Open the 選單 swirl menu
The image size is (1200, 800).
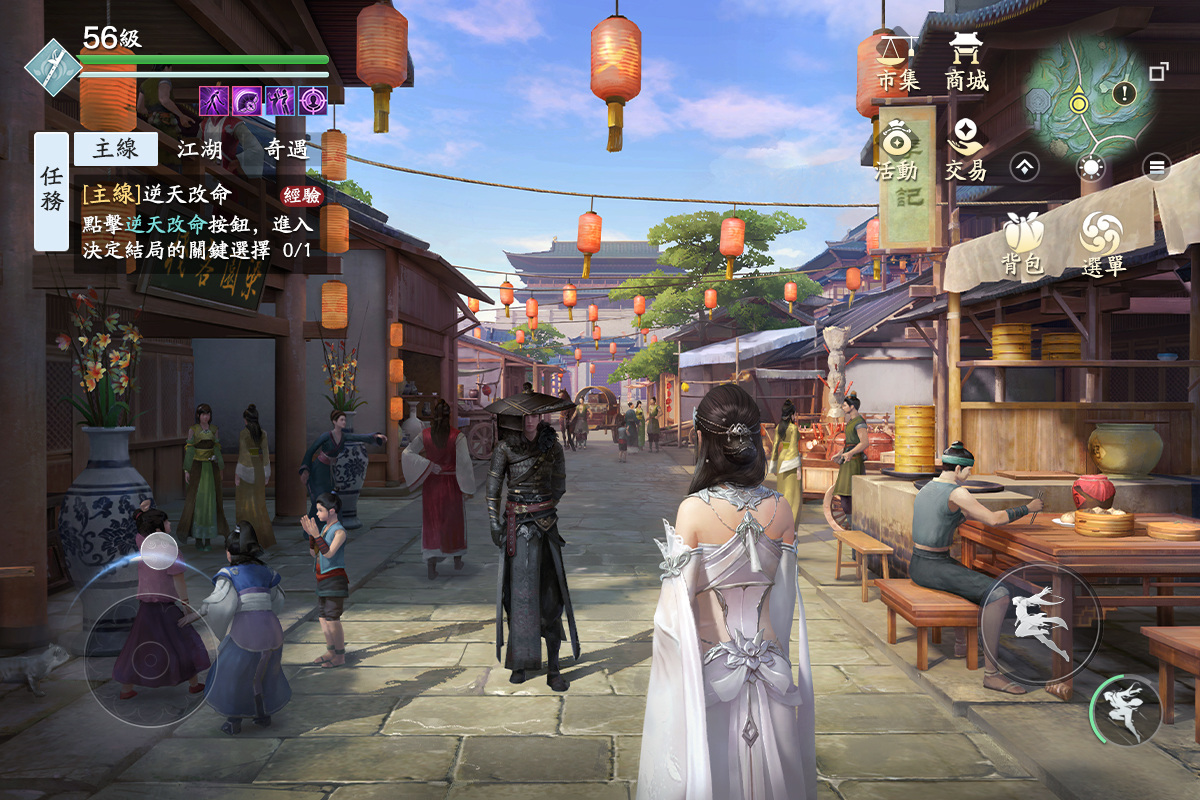(1102, 244)
